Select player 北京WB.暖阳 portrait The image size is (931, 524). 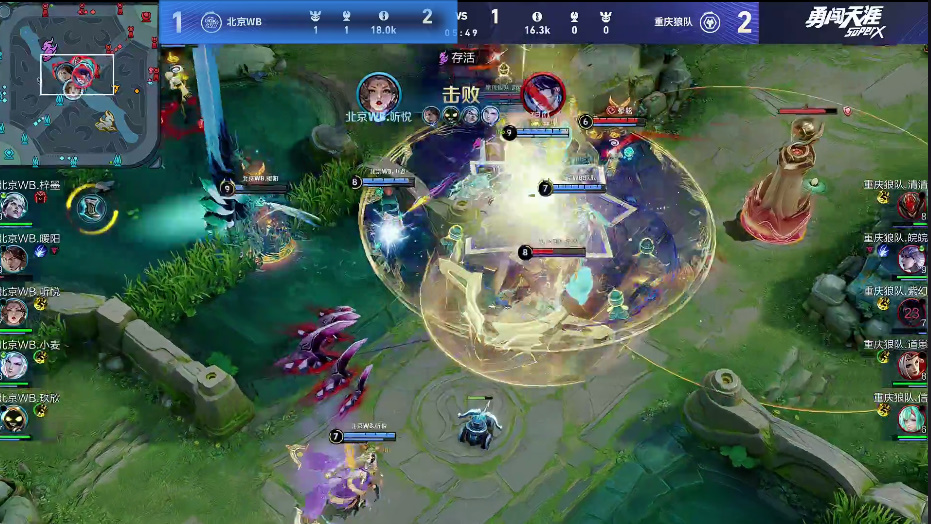14,260
